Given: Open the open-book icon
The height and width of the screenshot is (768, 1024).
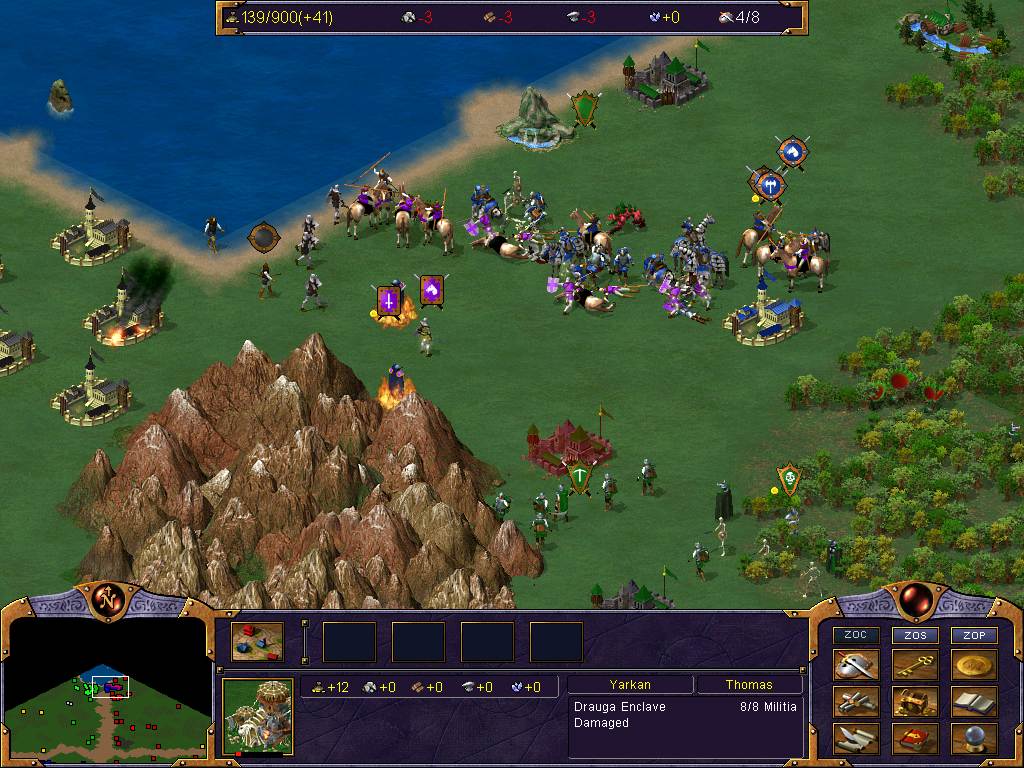Looking at the screenshot, I should pos(974,702).
